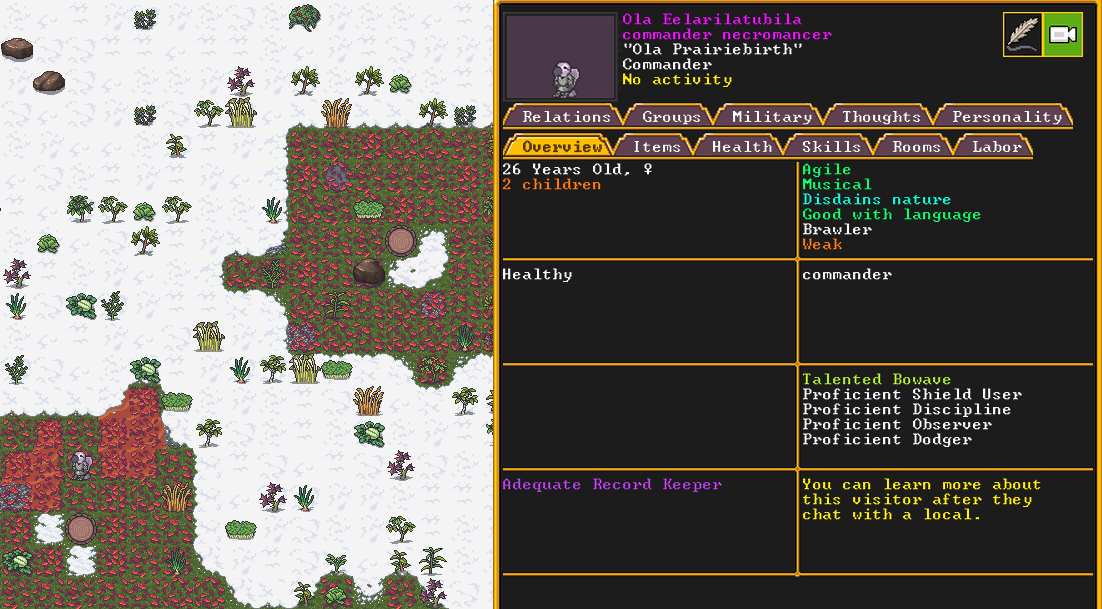
Task: Switch to the Items tab
Action: pos(656,147)
